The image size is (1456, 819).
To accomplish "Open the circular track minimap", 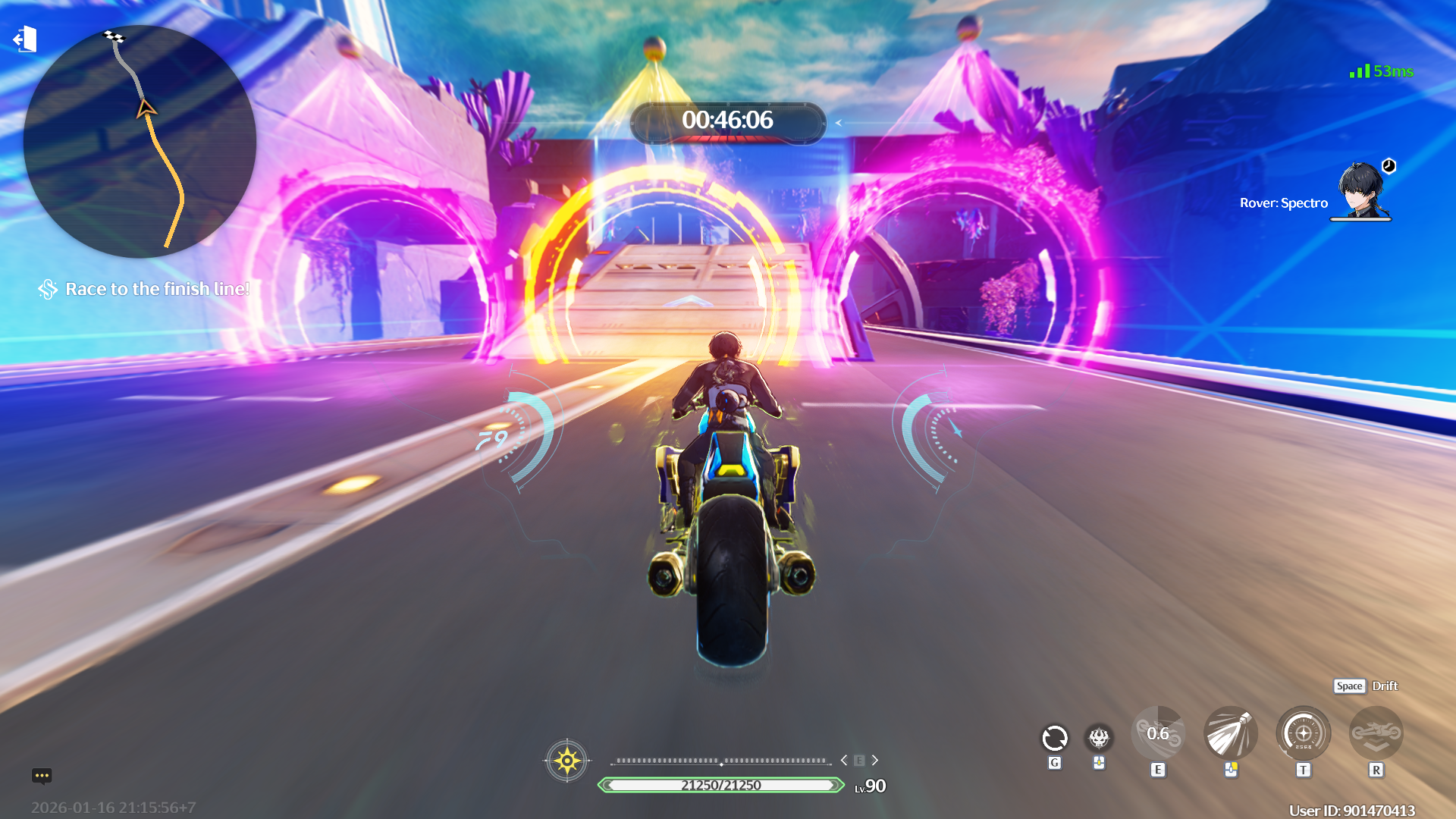I will (x=140, y=142).
